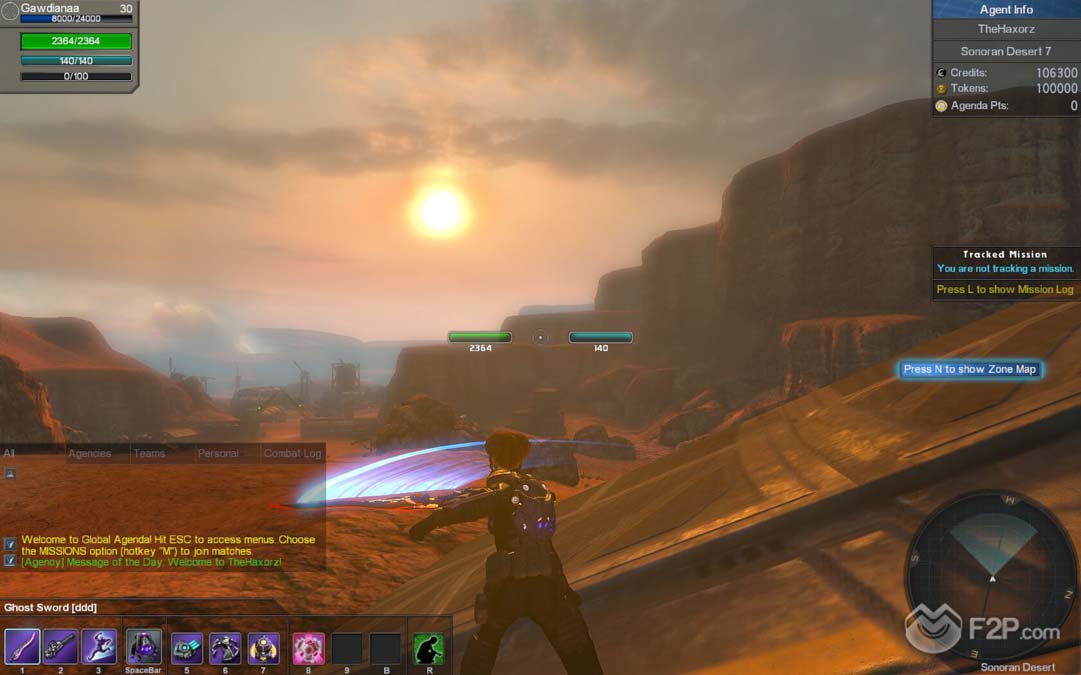This screenshot has height=675, width=1081.
Task: Click the small icon under the All tab
Action: [10, 474]
